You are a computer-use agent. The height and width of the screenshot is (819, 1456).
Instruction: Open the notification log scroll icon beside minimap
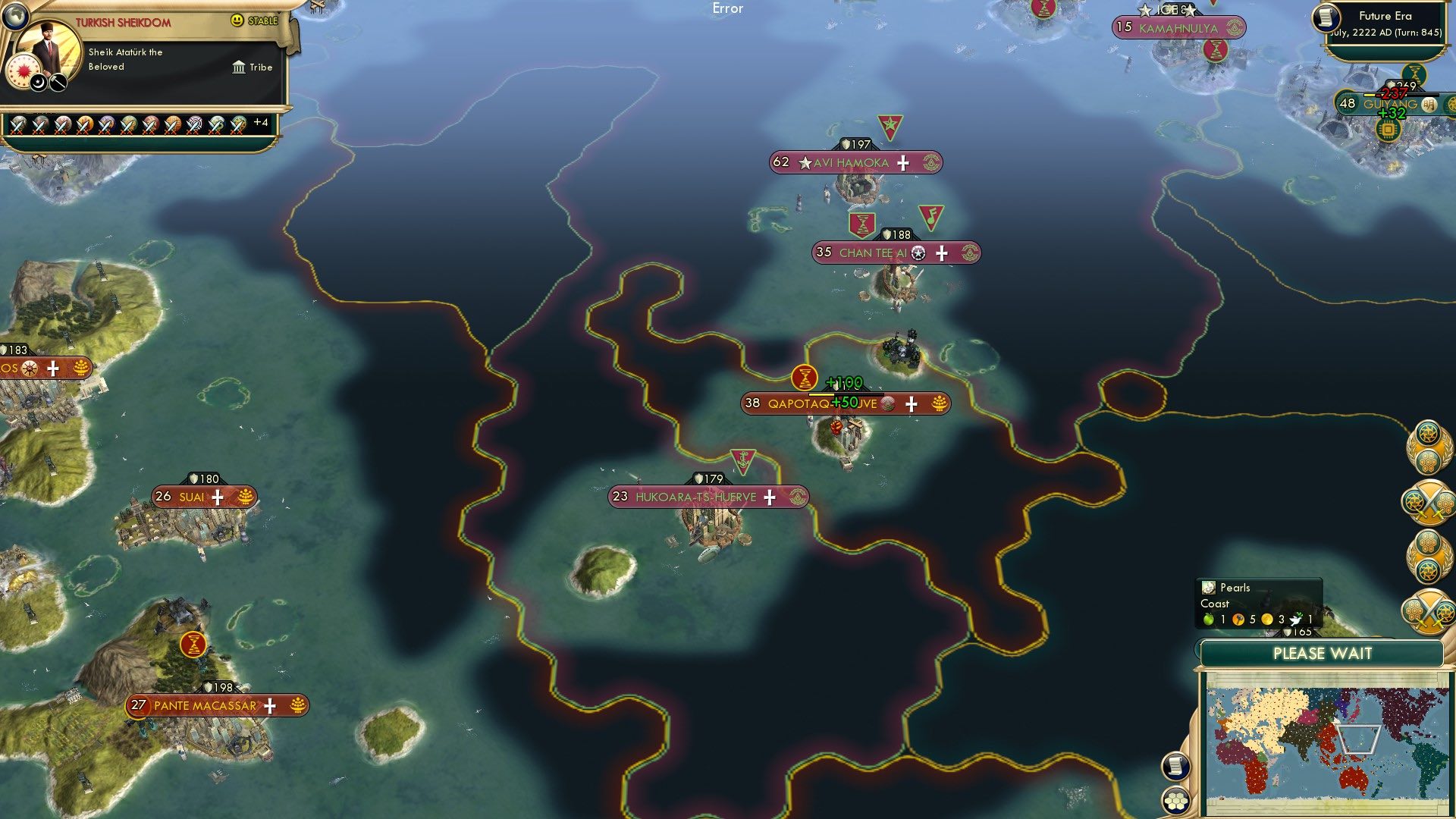click(x=1176, y=767)
